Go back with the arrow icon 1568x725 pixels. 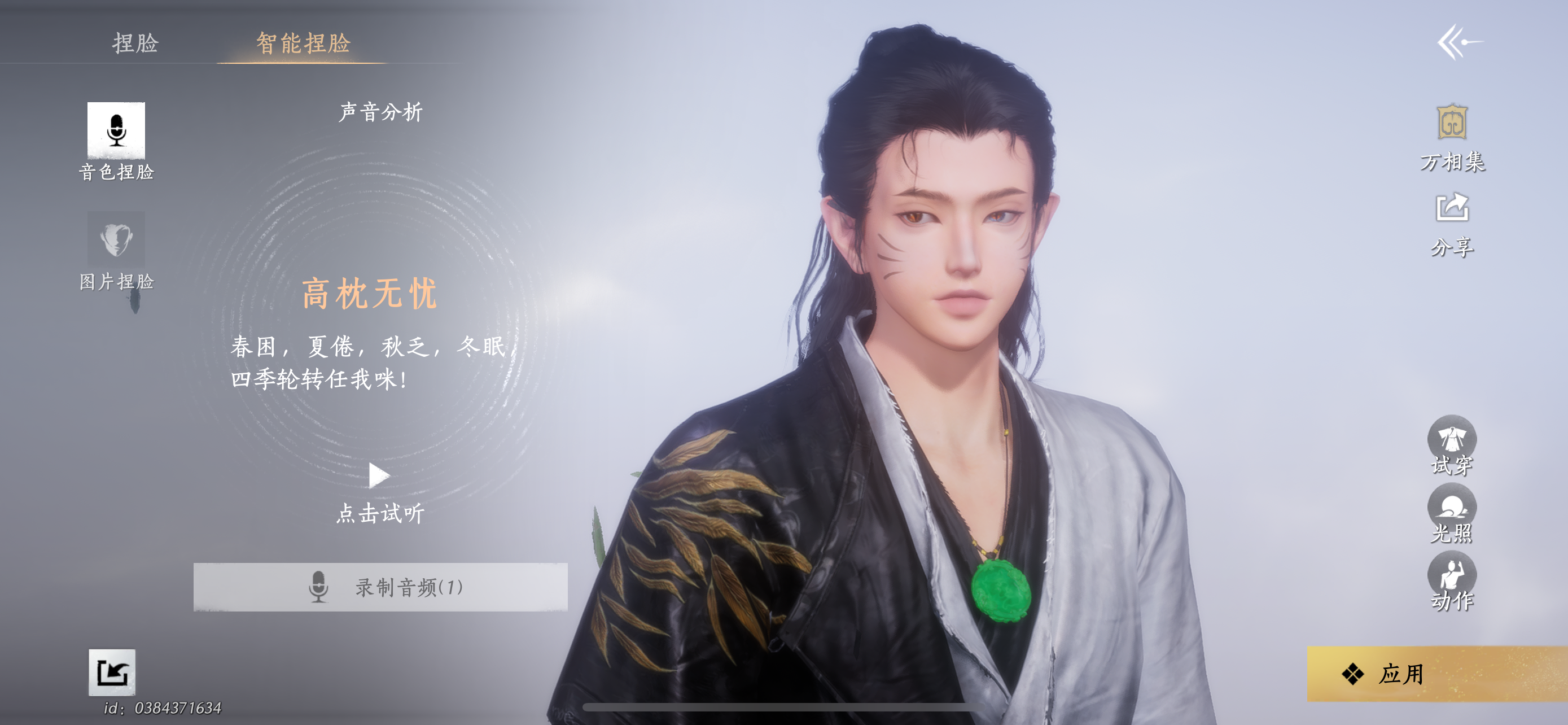[1459, 42]
